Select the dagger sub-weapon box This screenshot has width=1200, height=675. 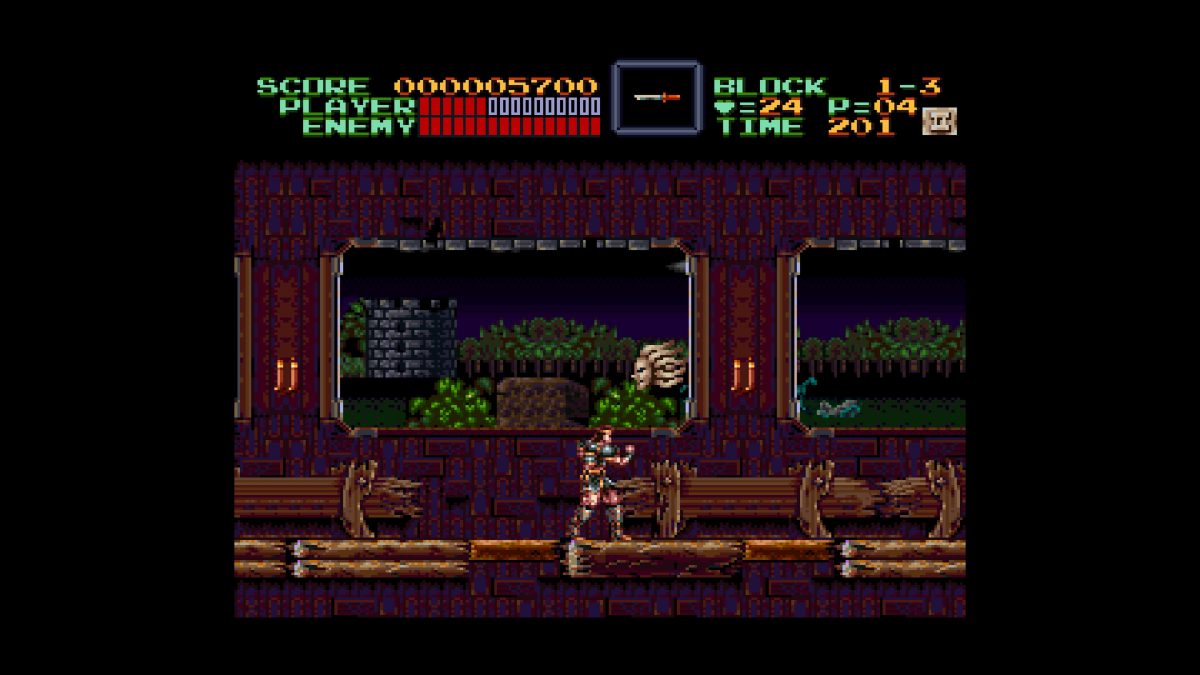656,97
